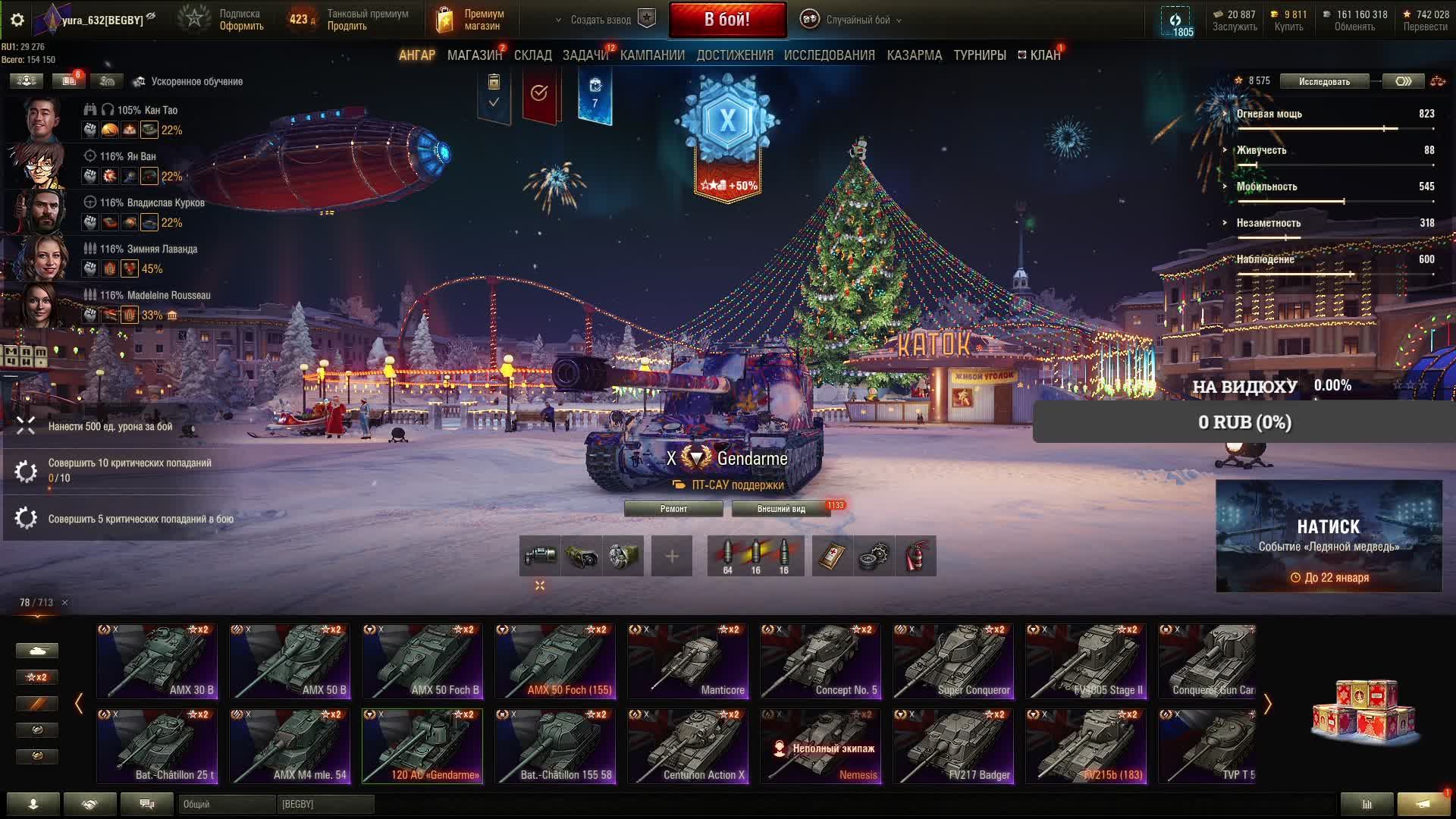Viewport: 1456px width, 819px height.
Task: Select the FV217 Badger tank card
Action: [953, 745]
